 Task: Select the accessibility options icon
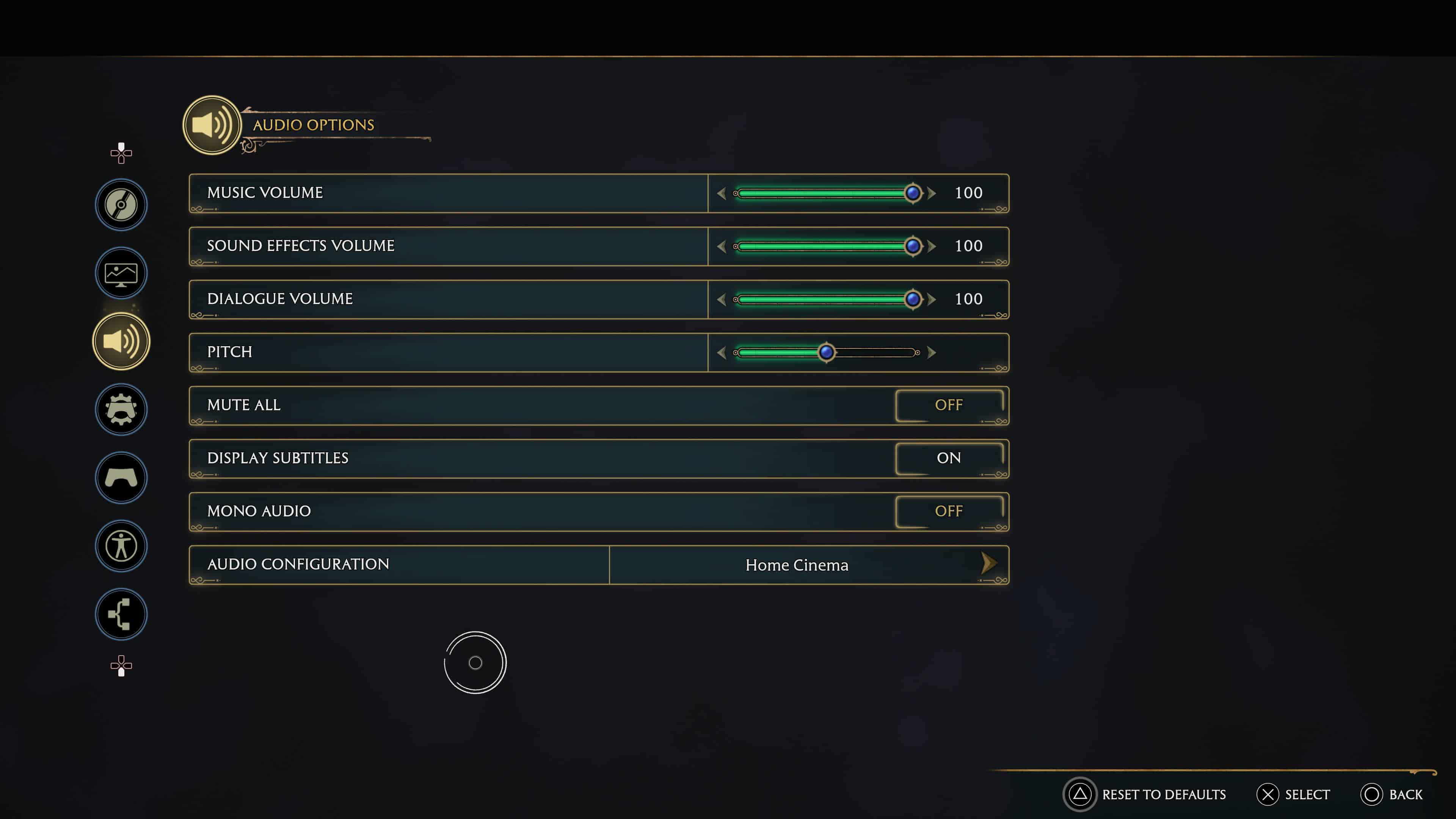[x=121, y=546]
